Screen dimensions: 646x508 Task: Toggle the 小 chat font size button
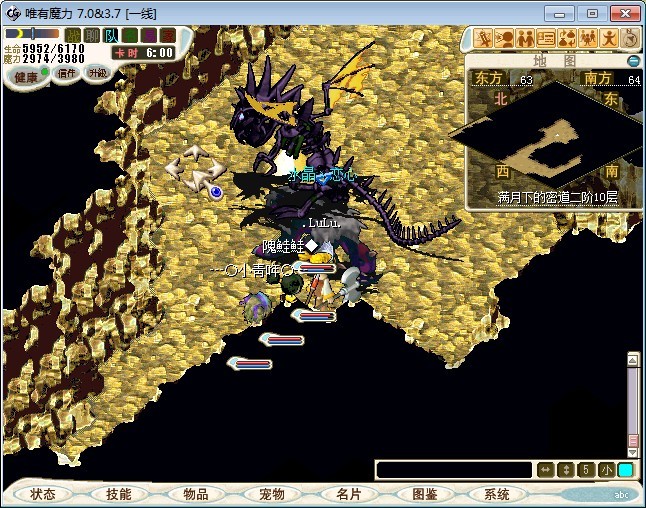point(606,470)
